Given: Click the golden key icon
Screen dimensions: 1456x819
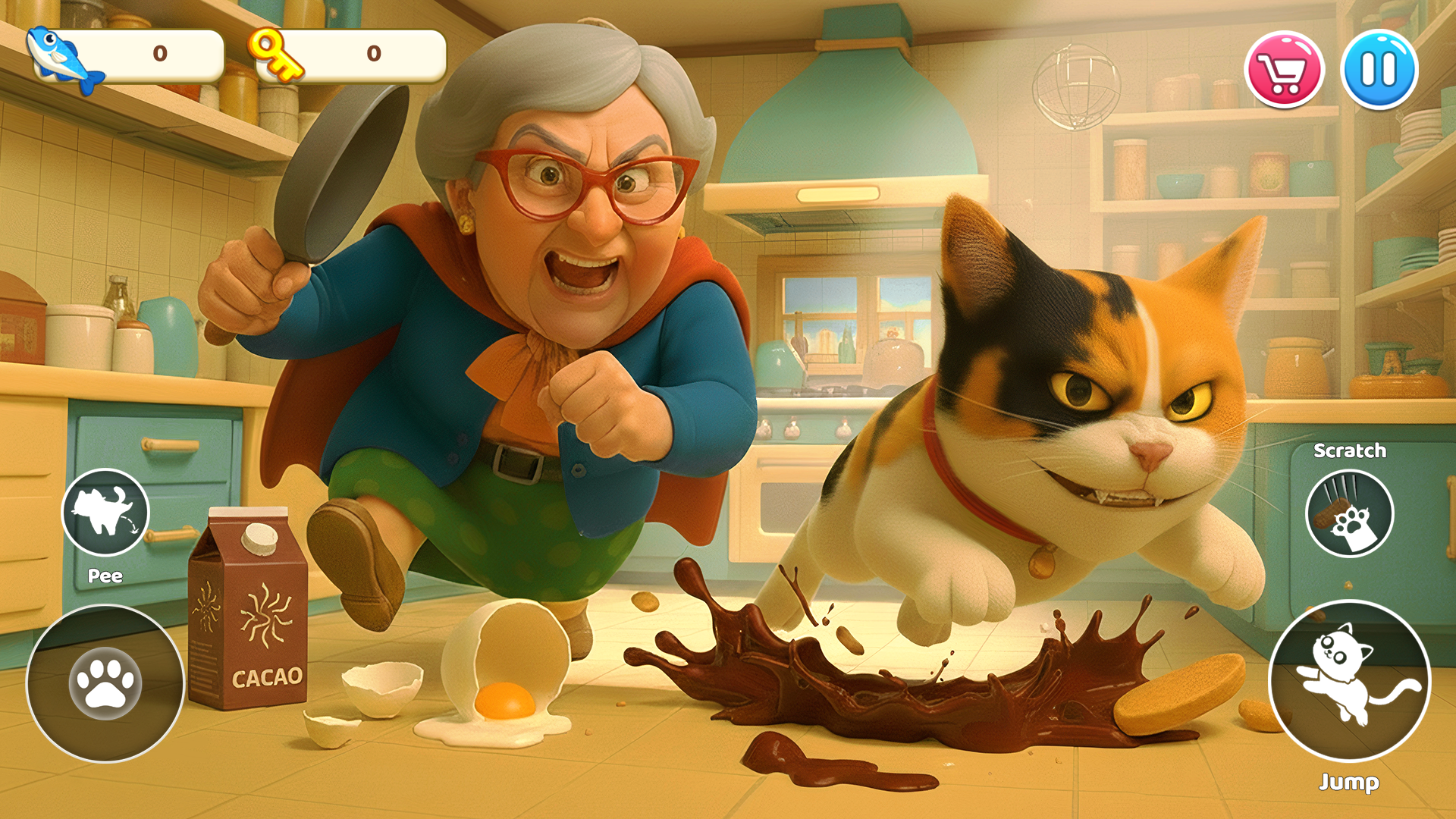Looking at the screenshot, I should (277, 53).
